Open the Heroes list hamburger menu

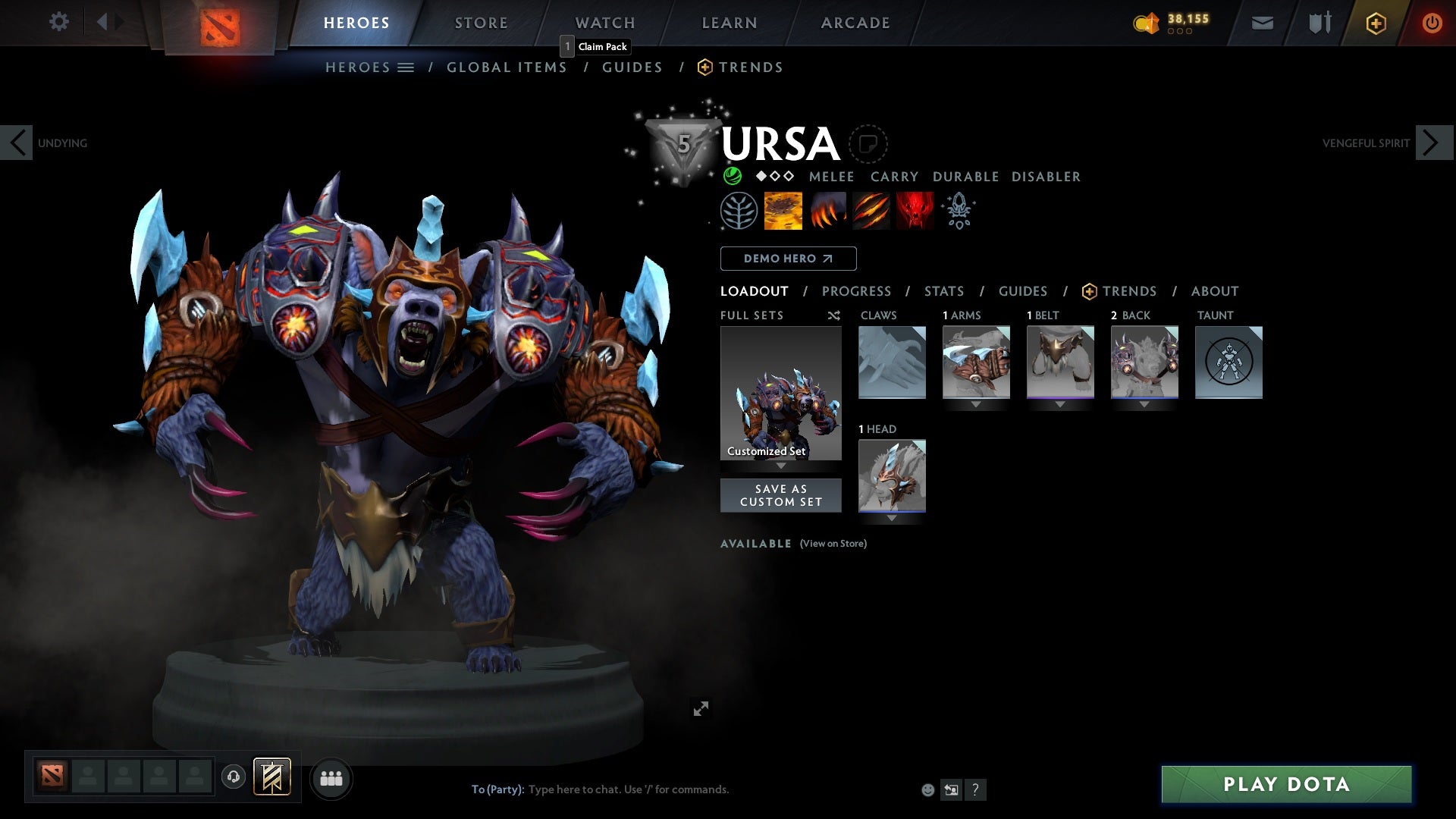coord(407,67)
